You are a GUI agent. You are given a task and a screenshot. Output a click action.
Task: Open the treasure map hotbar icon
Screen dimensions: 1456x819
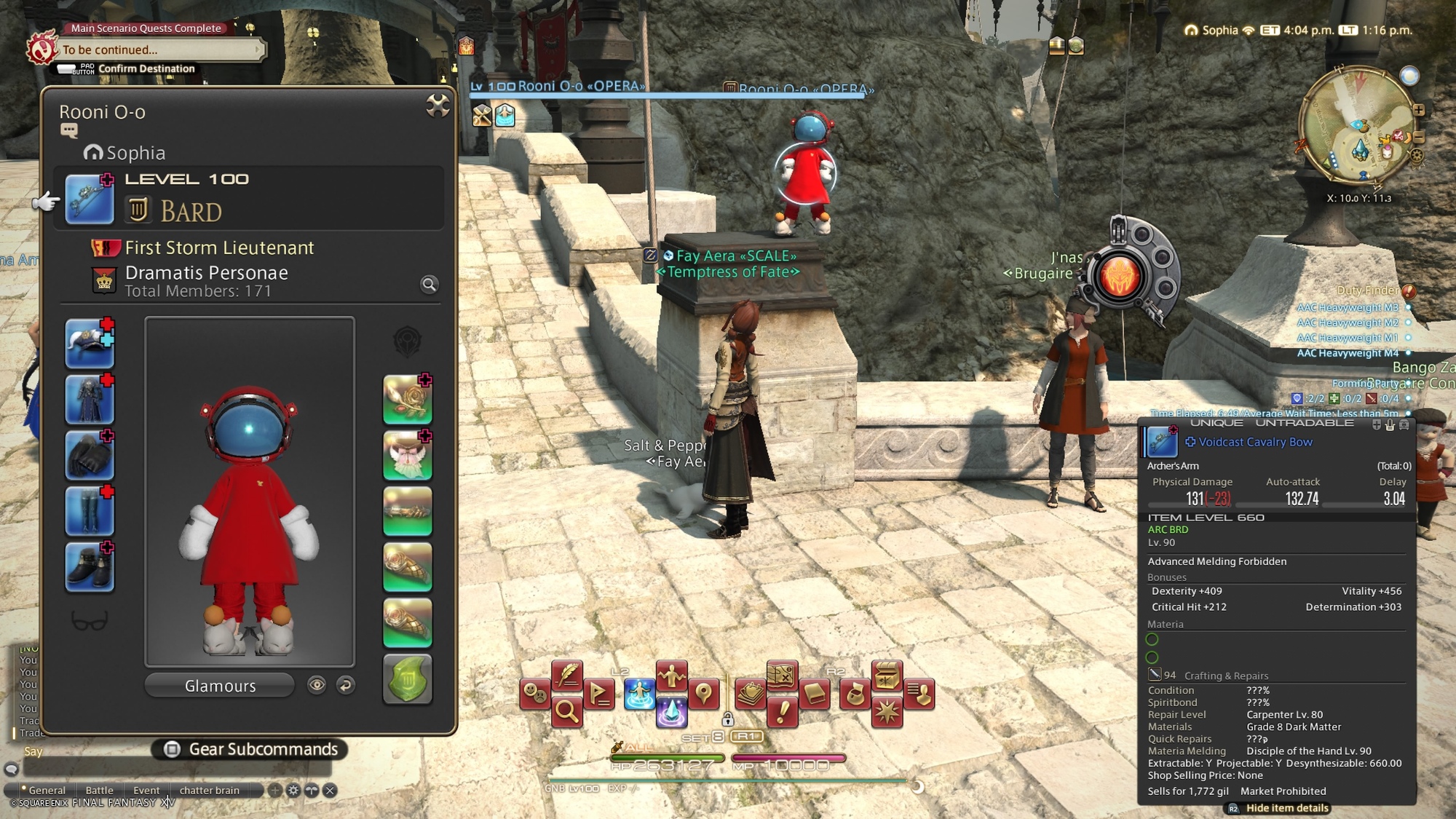pyautogui.click(x=781, y=676)
